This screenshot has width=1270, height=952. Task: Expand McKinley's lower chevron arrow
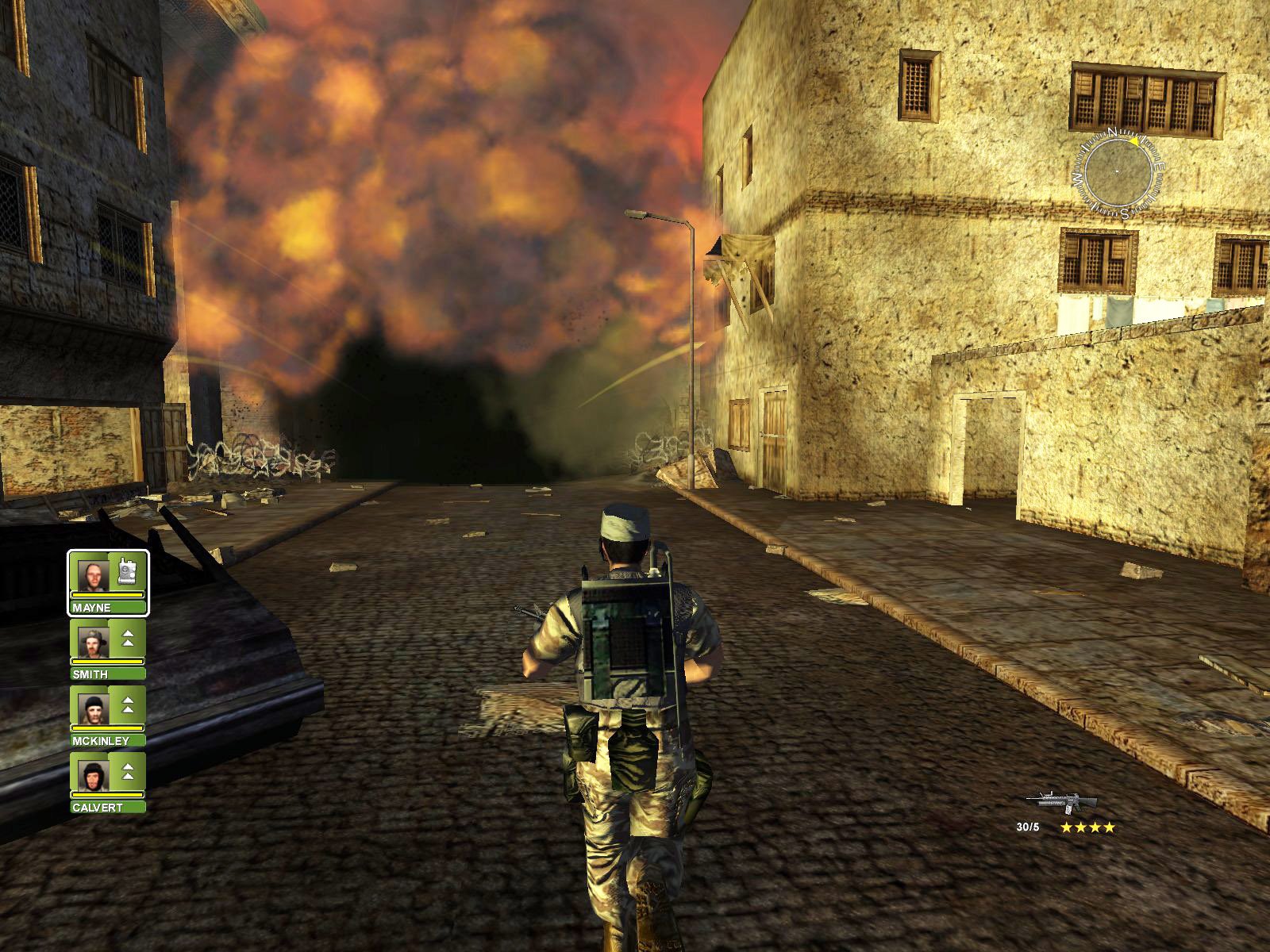pos(127,711)
